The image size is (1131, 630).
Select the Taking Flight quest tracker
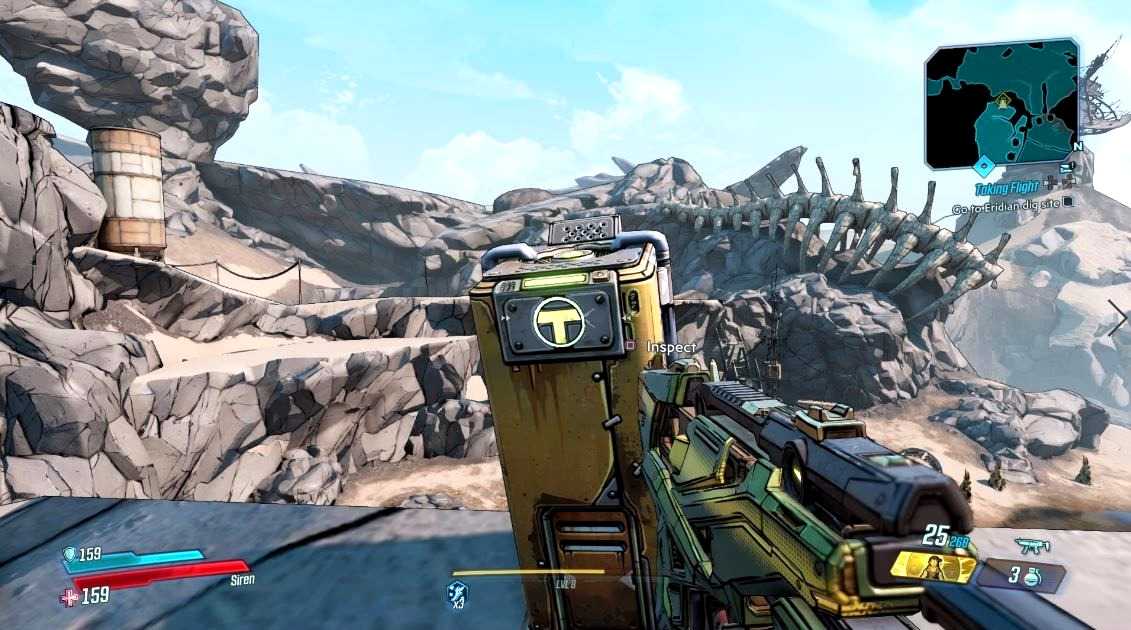point(1011,188)
